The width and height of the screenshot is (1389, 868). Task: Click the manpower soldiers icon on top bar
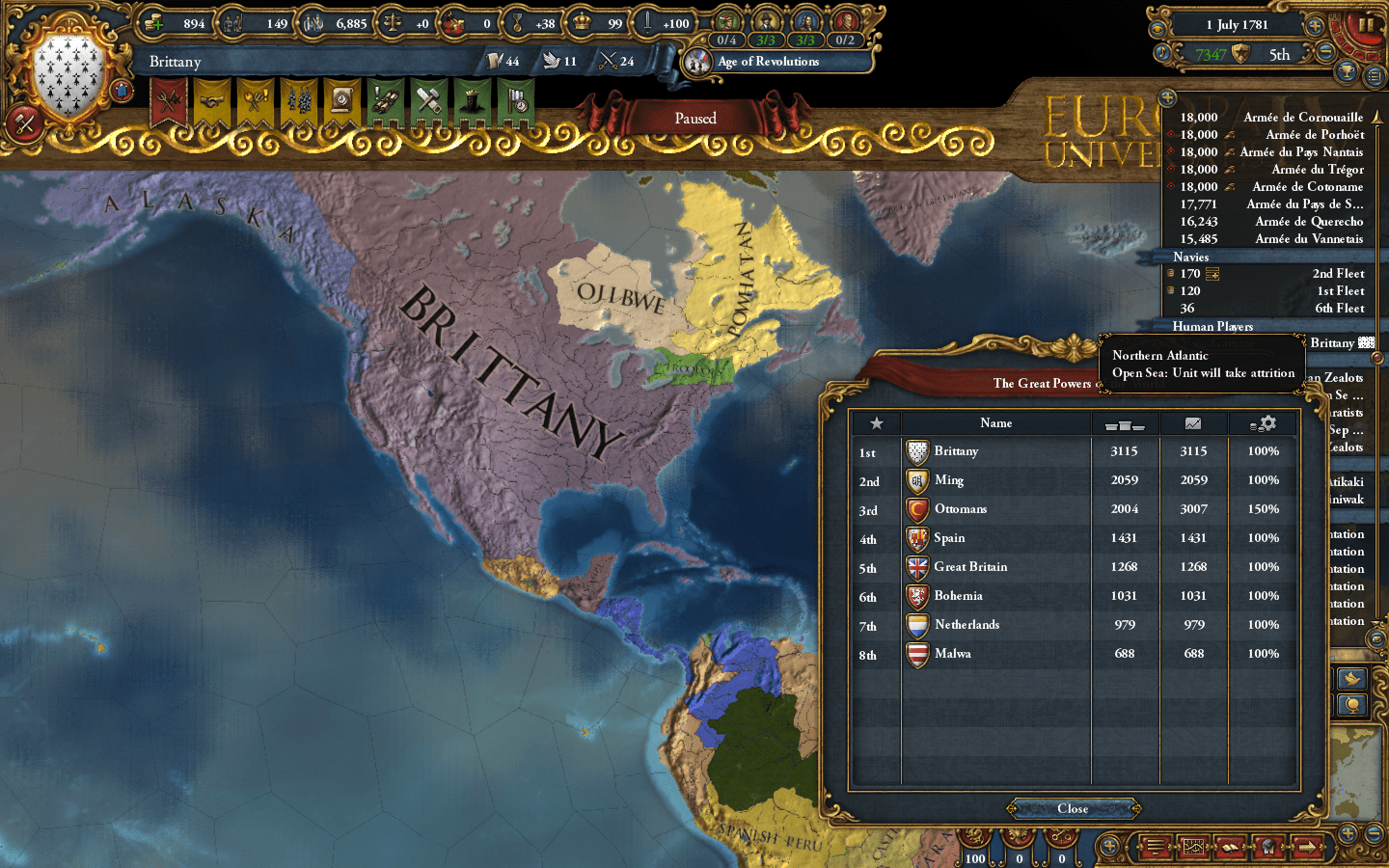[232, 24]
